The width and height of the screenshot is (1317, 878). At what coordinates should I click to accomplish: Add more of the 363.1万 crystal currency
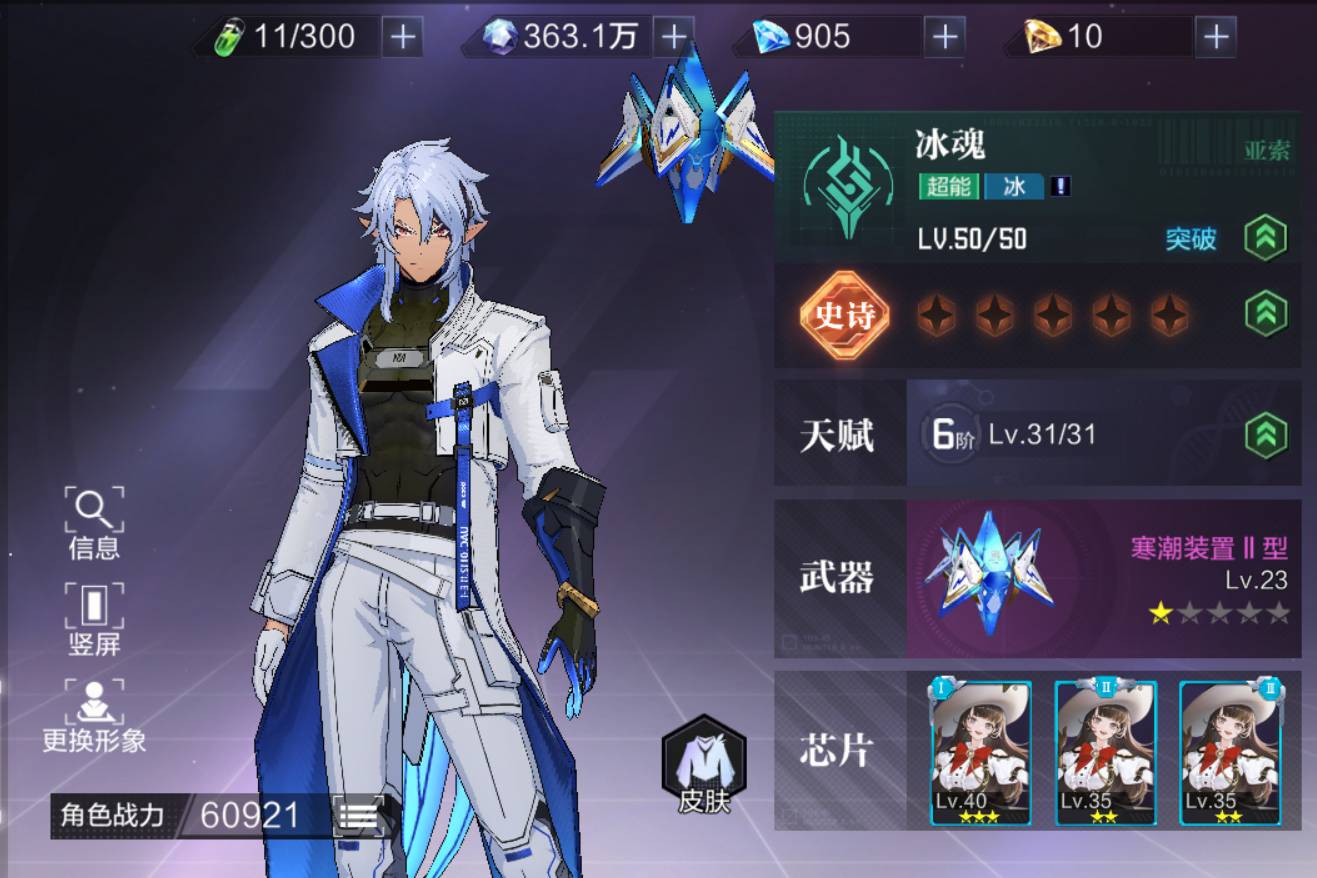click(673, 37)
